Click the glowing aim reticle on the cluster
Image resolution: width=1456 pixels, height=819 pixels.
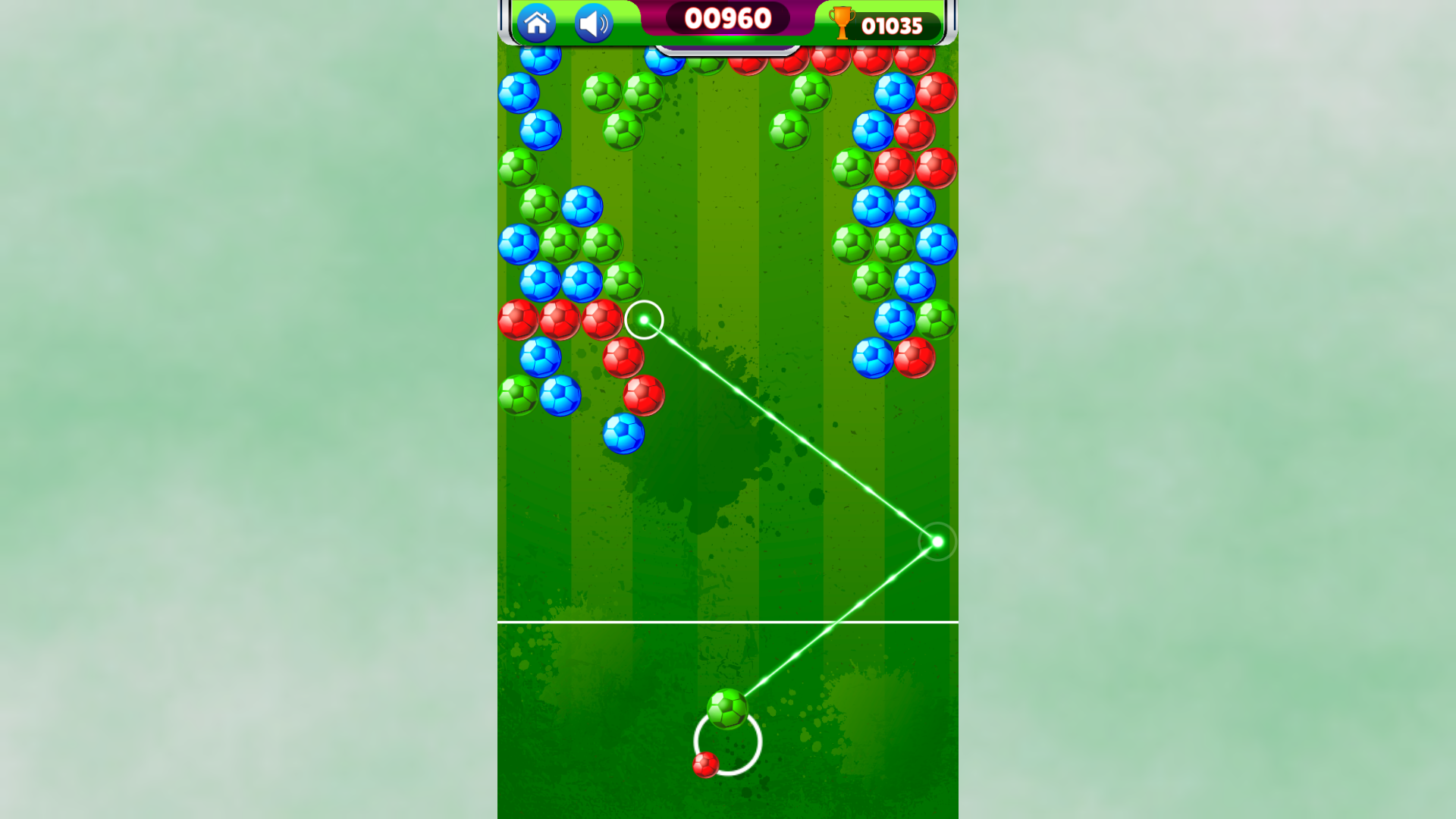[x=644, y=321]
